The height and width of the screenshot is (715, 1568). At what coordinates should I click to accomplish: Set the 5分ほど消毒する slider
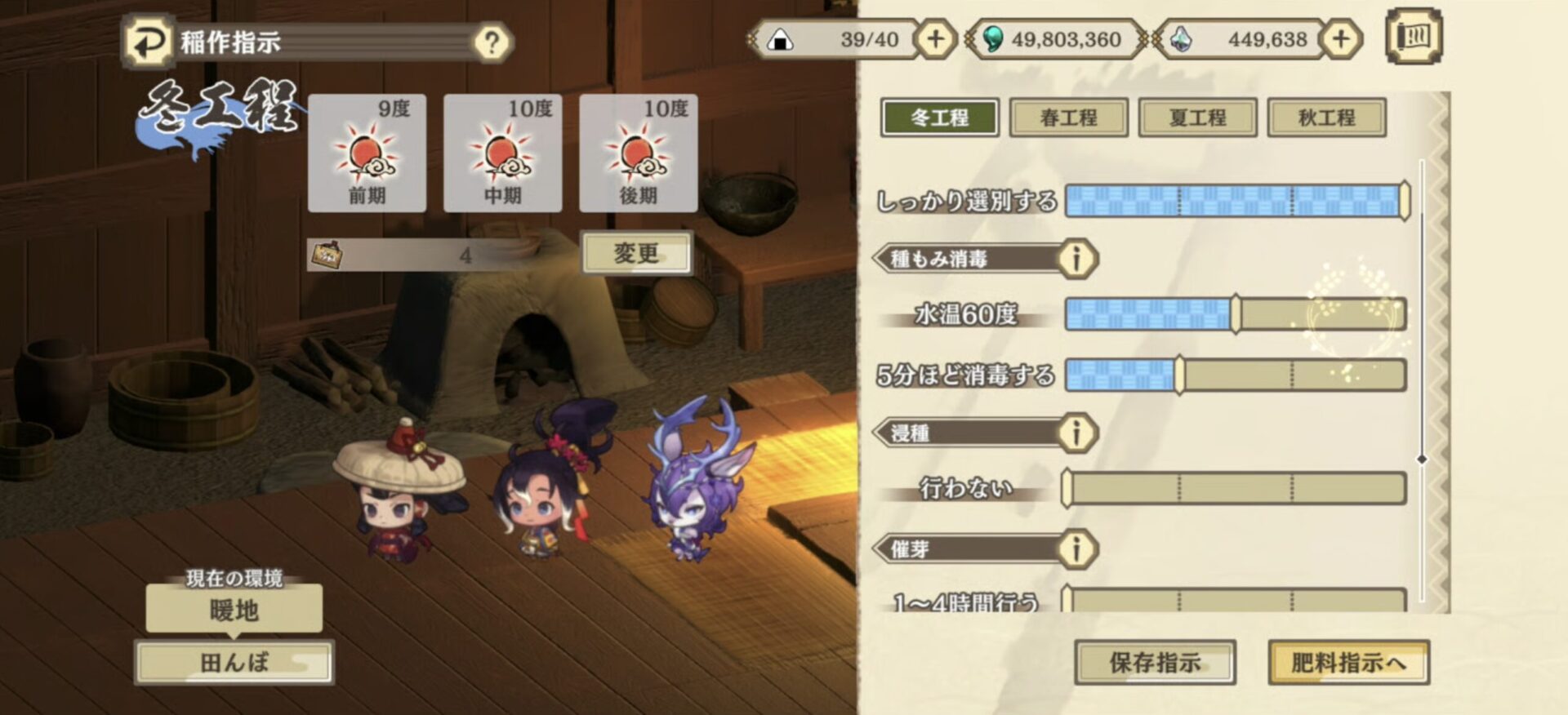1235,375
